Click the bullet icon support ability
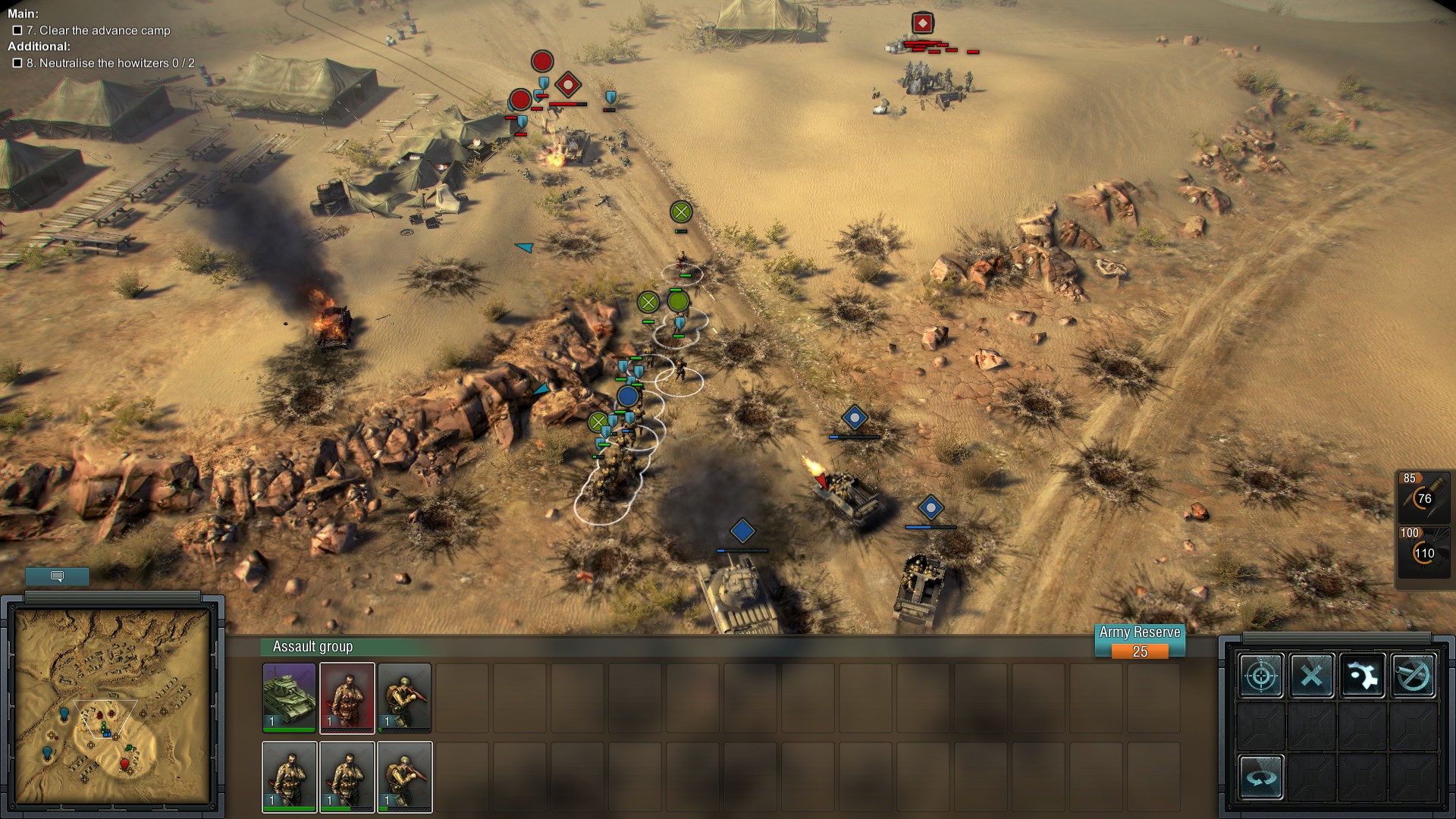This screenshot has height=819, width=1456. (1423, 498)
